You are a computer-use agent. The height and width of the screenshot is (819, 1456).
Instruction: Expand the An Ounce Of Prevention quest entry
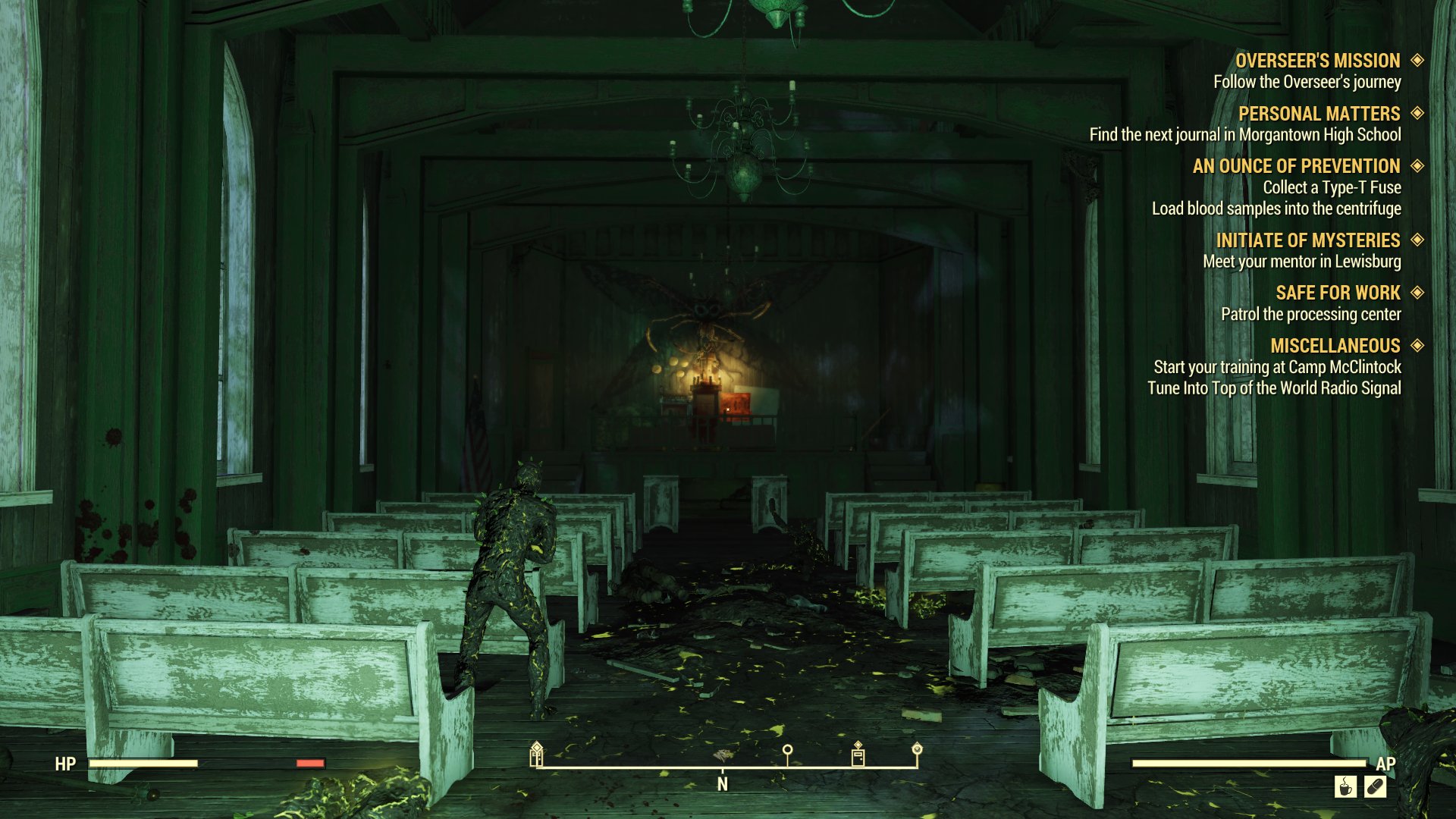1417,166
